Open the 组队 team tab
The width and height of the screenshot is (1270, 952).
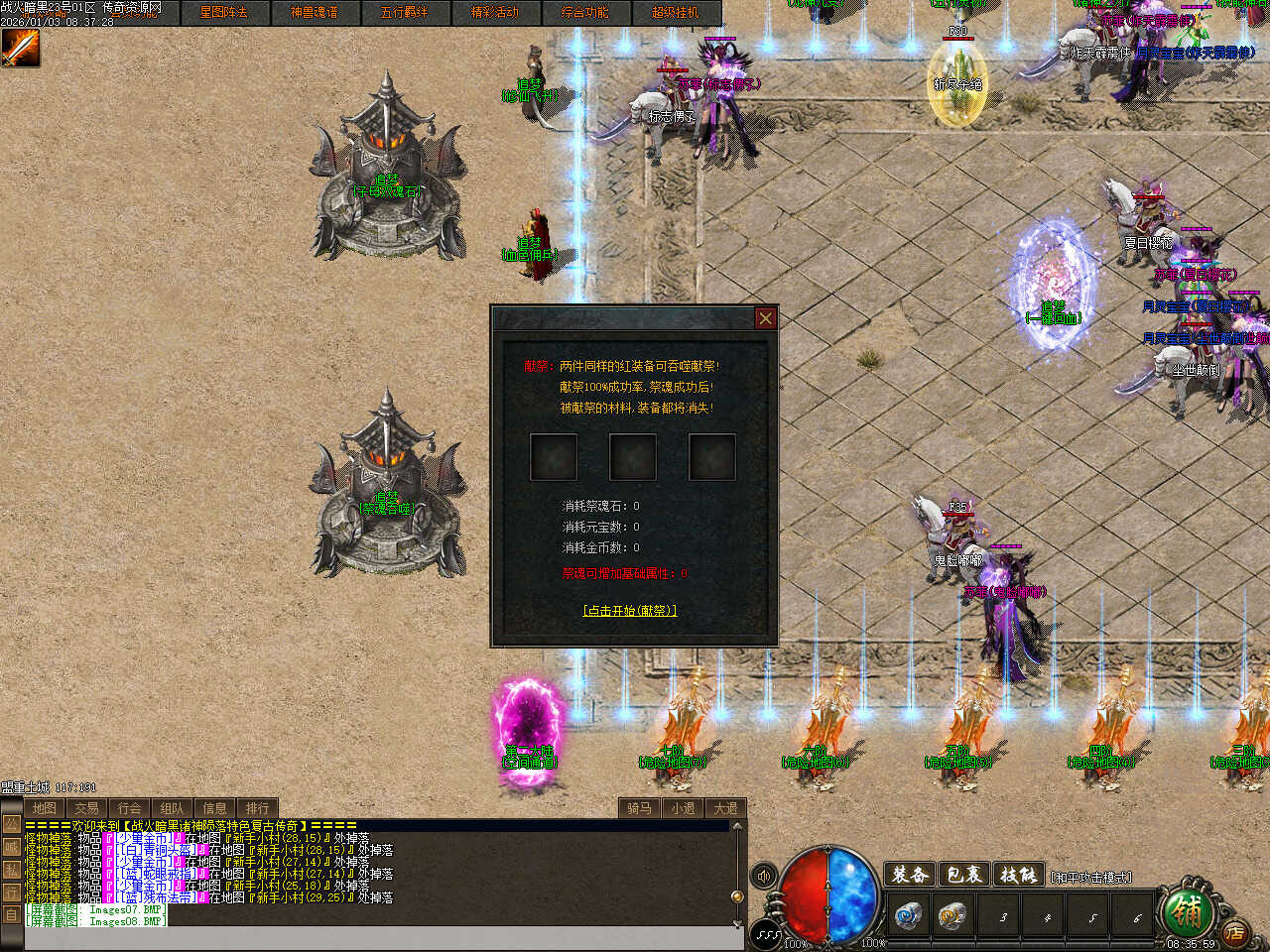click(173, 808)
